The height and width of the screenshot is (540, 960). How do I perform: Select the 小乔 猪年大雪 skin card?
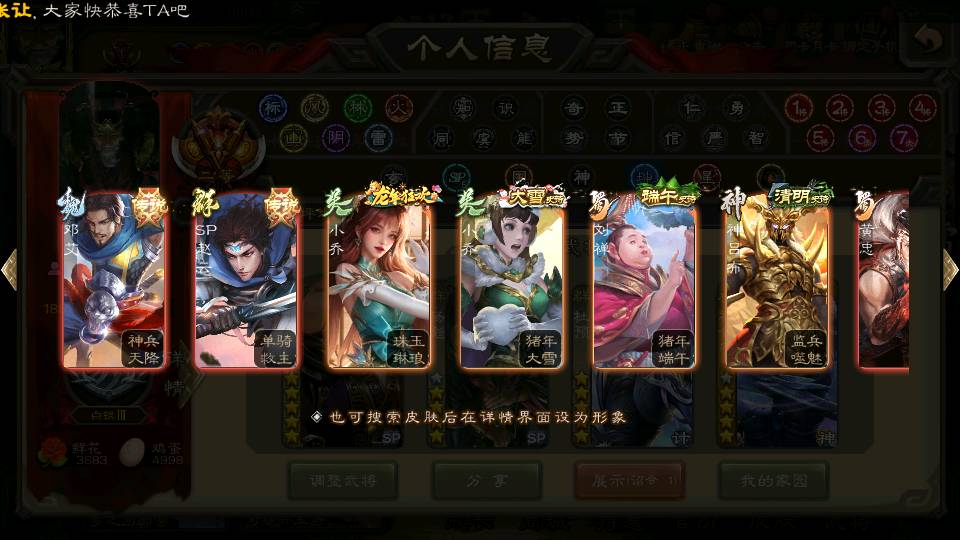pos(511,282)
